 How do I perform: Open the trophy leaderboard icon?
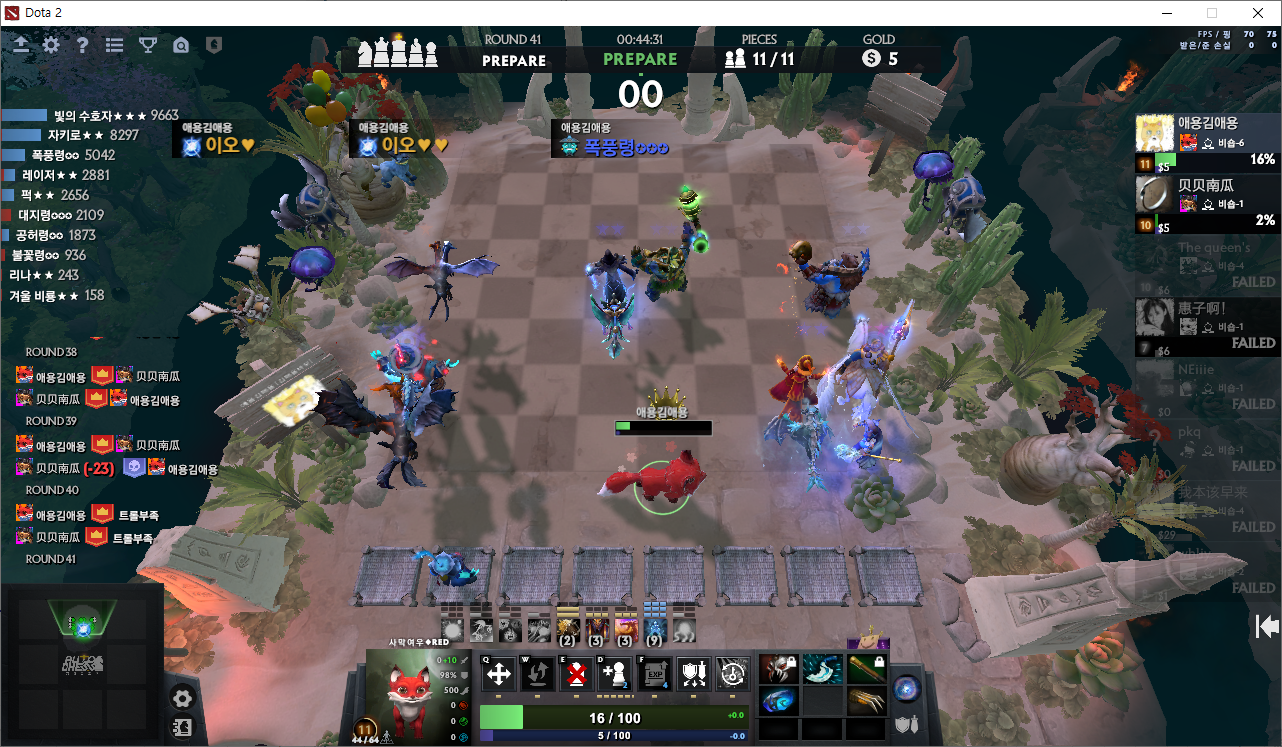coord(148,45)
